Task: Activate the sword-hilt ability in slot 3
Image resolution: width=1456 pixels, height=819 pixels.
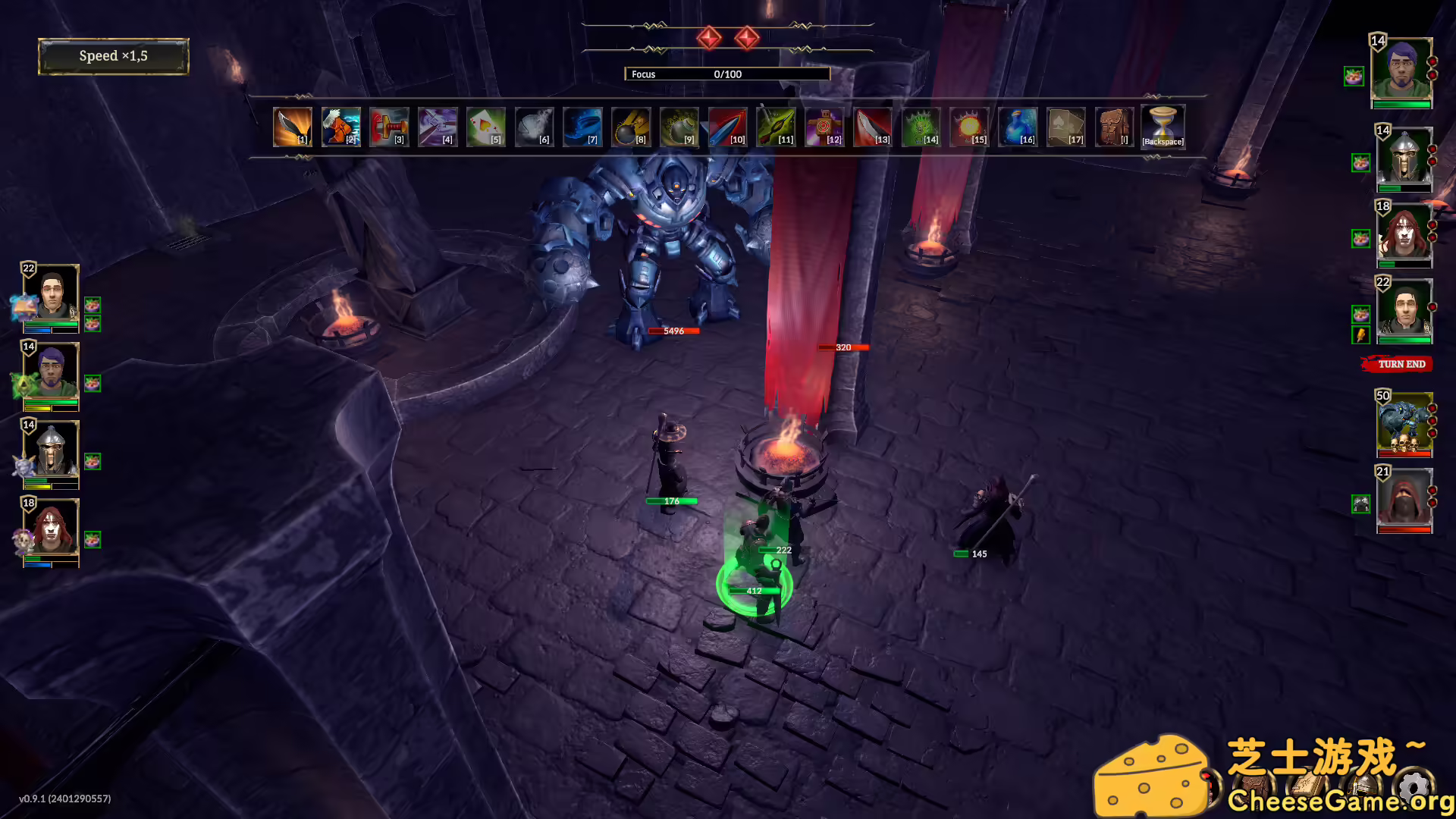Action: tap(389, 127)
